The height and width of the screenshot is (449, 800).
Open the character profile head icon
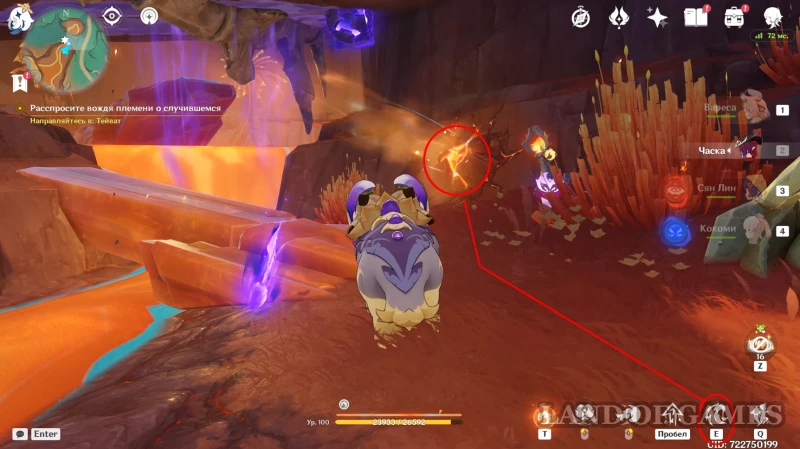click(x=773, y=17)
